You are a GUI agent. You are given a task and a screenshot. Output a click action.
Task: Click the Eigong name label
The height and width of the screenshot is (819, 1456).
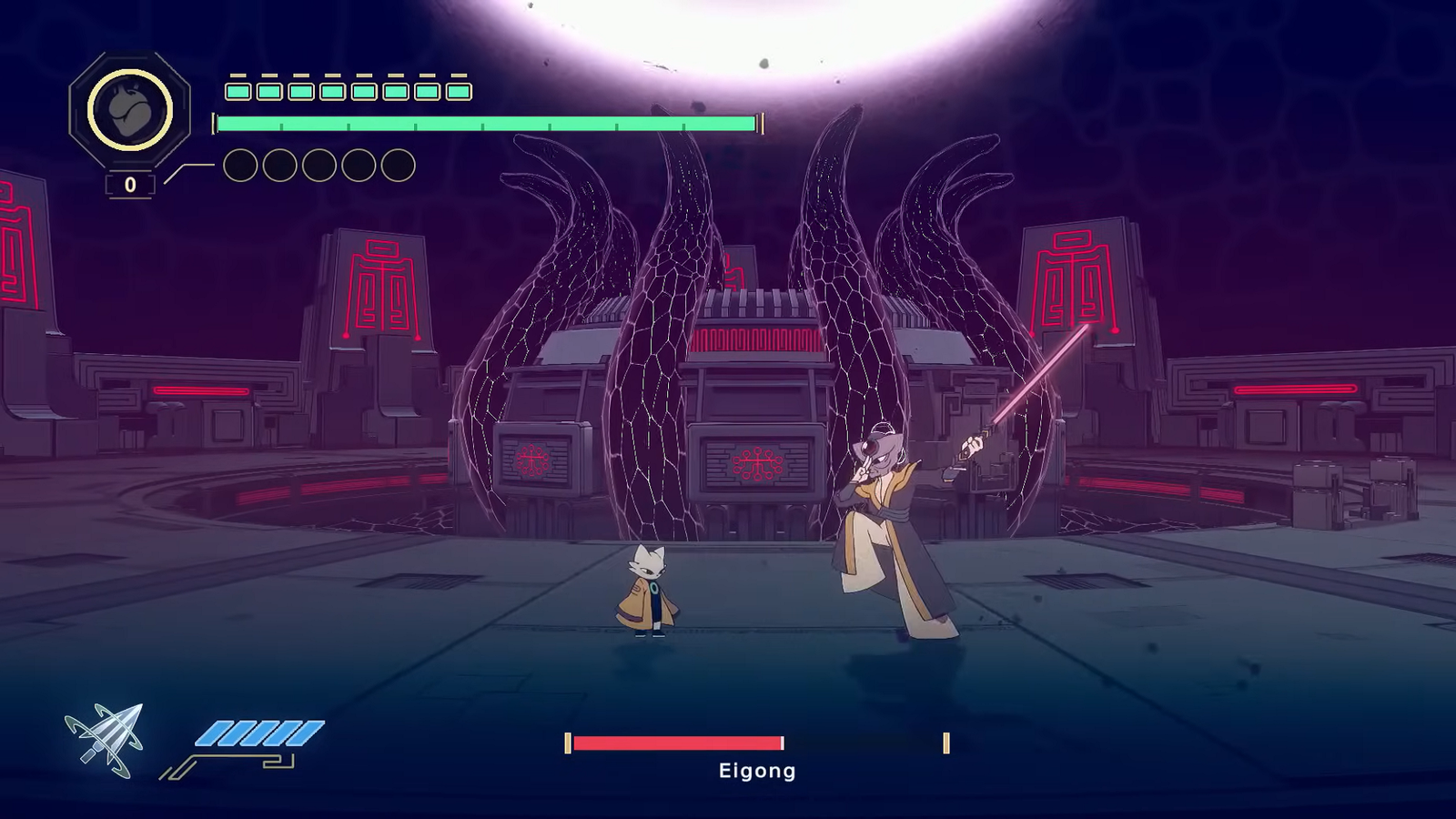(755, 772)
